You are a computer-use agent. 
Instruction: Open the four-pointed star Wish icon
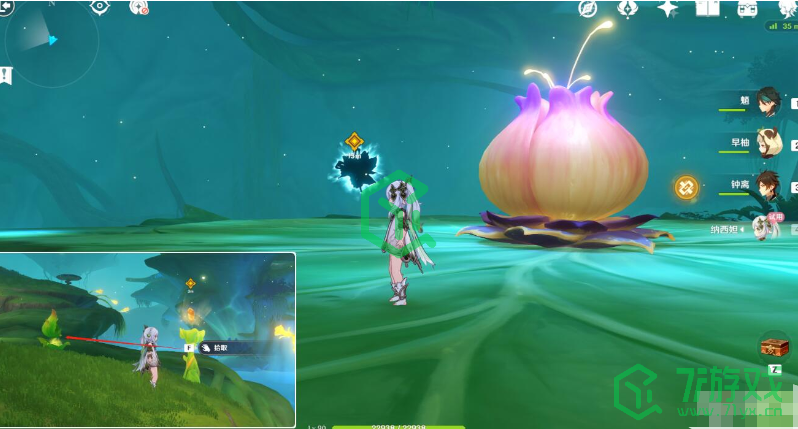(667, 8)
